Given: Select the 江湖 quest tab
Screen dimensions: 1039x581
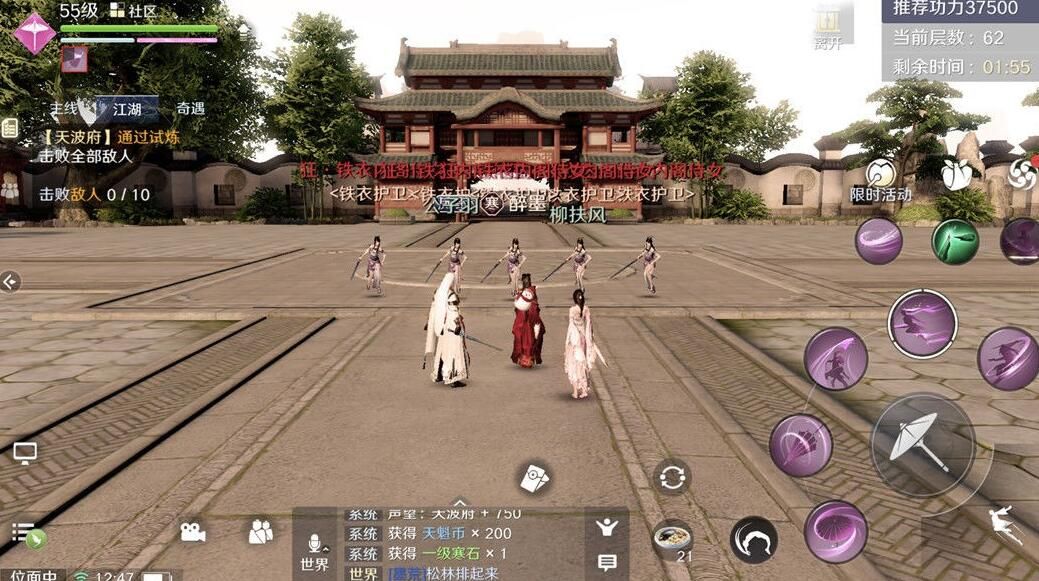Looking at the screenshot, I should coord(127,108).
